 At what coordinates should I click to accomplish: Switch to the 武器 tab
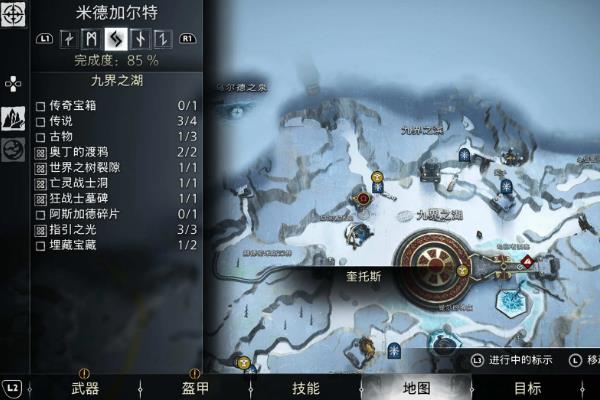pyautogui.click(x=85, y=388)
